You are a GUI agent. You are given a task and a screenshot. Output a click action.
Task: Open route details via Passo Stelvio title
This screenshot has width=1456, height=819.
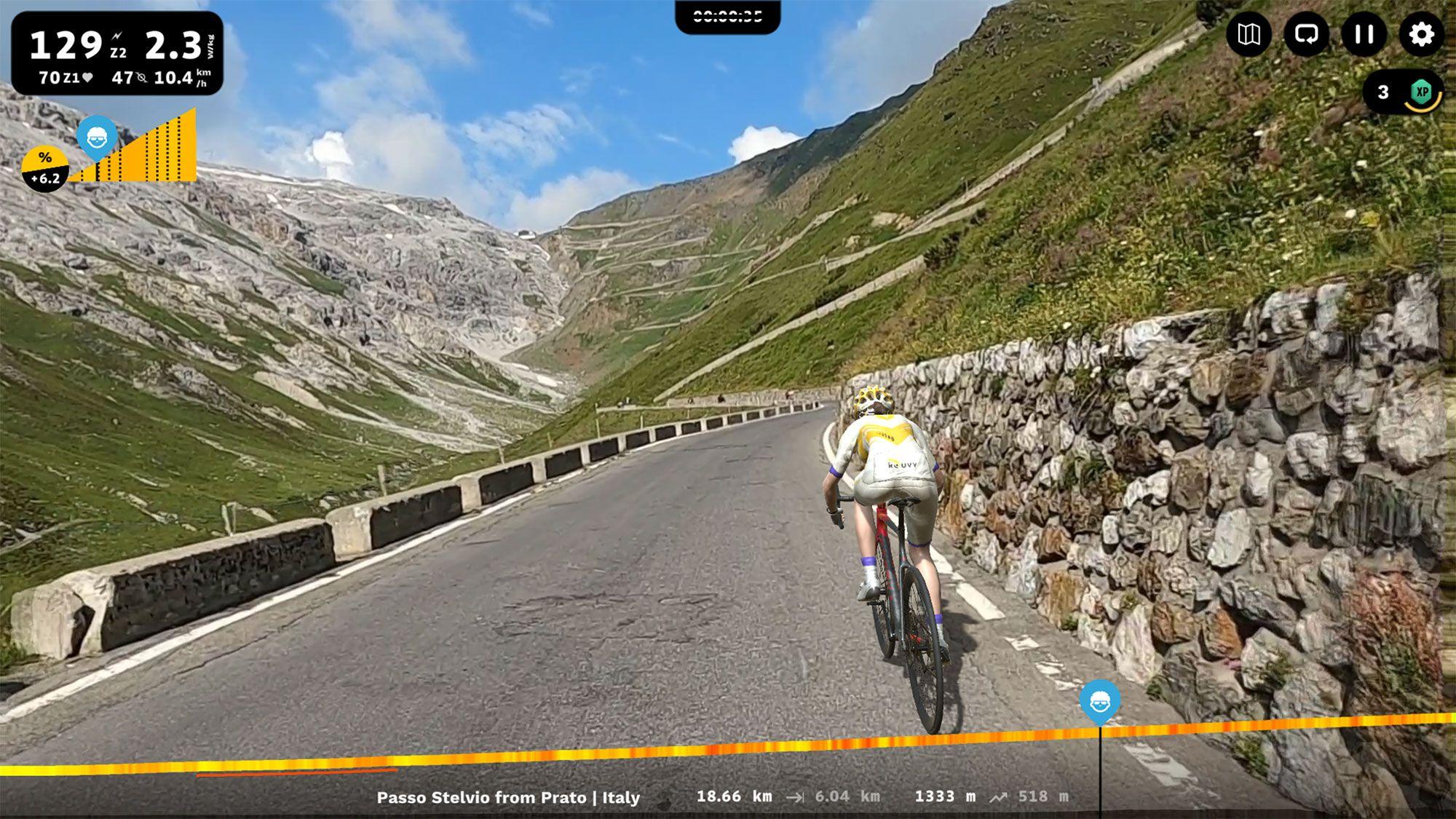pos(507,797)
